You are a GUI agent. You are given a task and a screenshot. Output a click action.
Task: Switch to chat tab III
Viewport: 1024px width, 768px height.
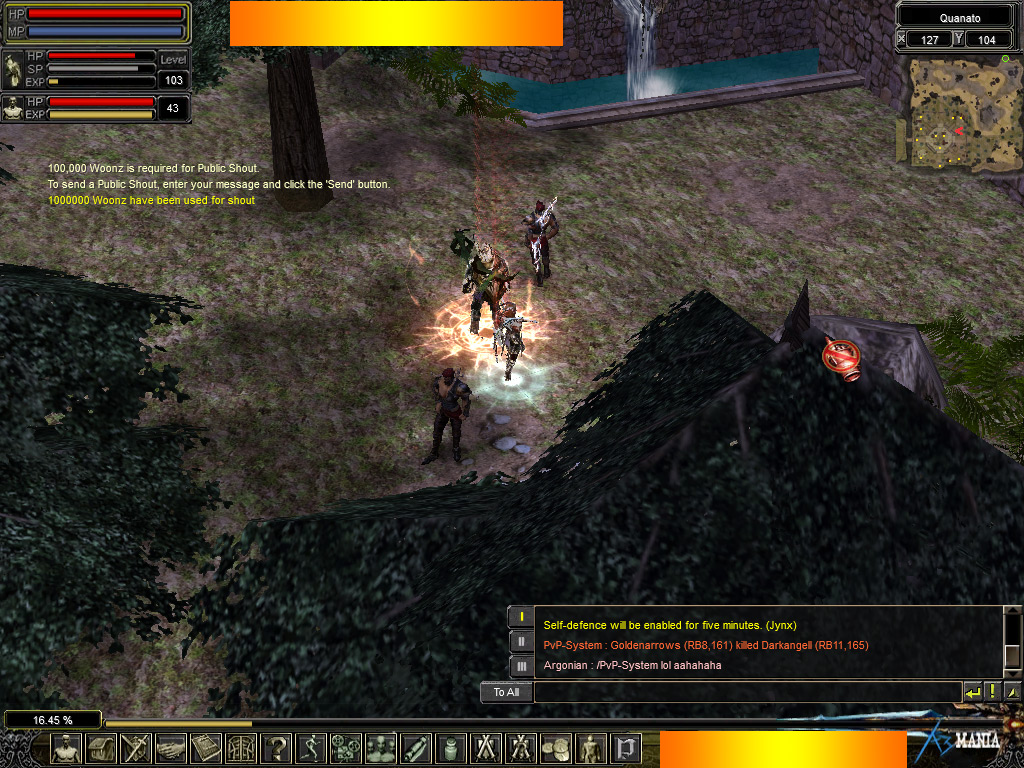520,665
